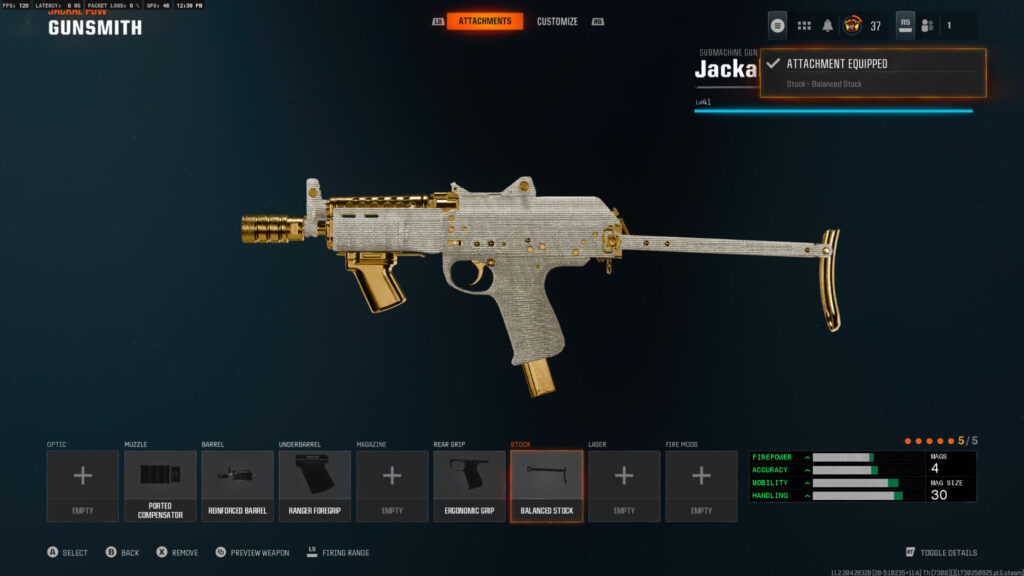Click the Balanced Stock slot

pos(547,486)
